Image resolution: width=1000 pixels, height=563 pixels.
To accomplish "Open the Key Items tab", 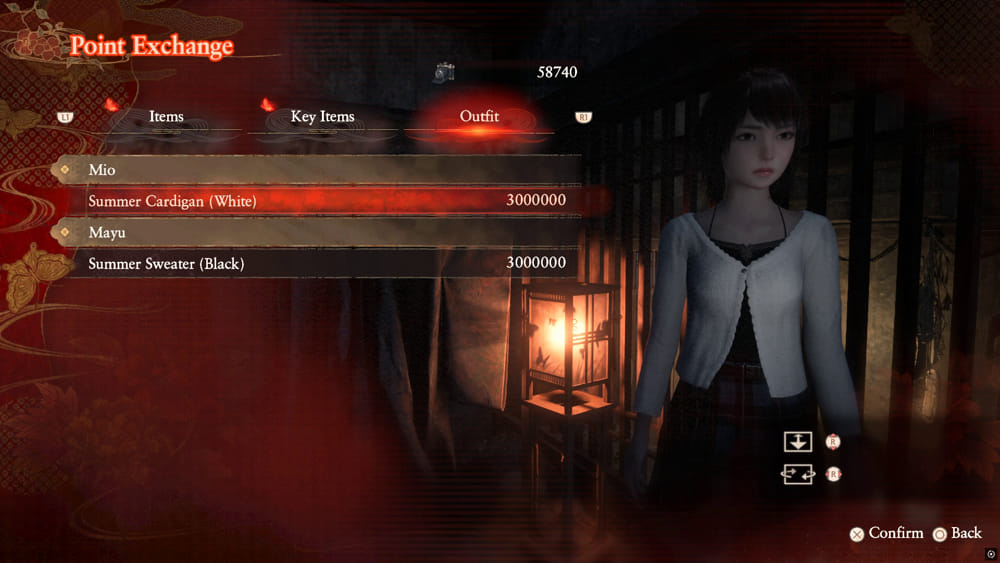I will (x=322, y=117).
